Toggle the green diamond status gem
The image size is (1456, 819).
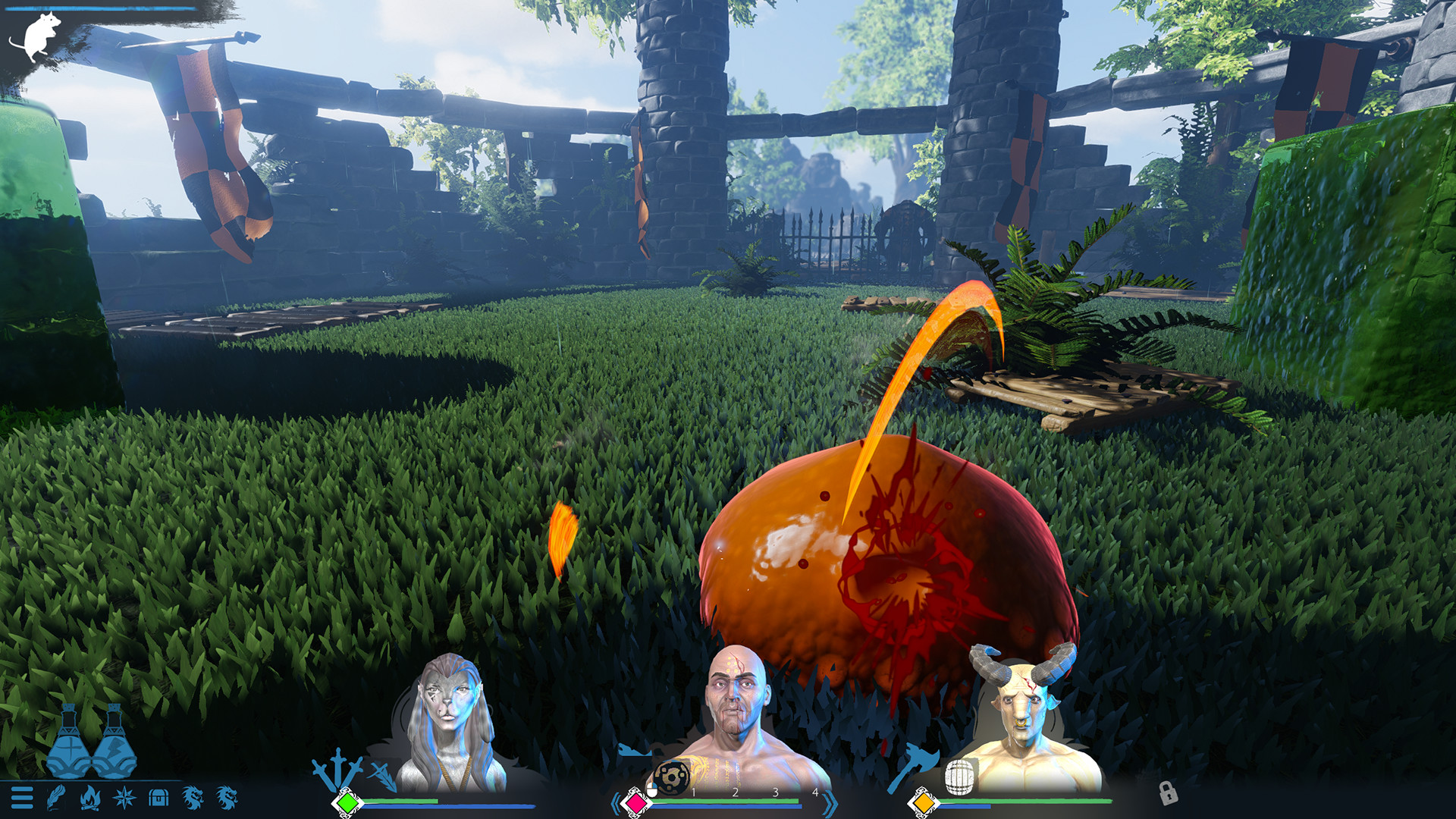pos(347,801)
